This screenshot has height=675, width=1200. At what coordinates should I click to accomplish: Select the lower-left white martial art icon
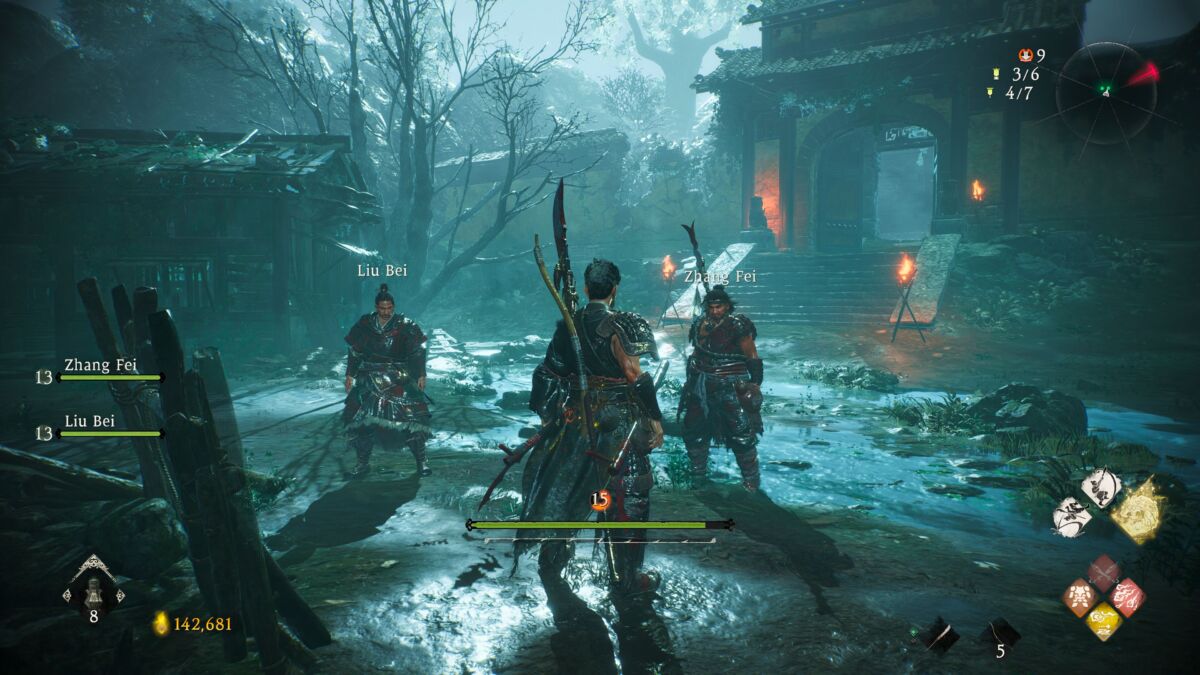1072,518
